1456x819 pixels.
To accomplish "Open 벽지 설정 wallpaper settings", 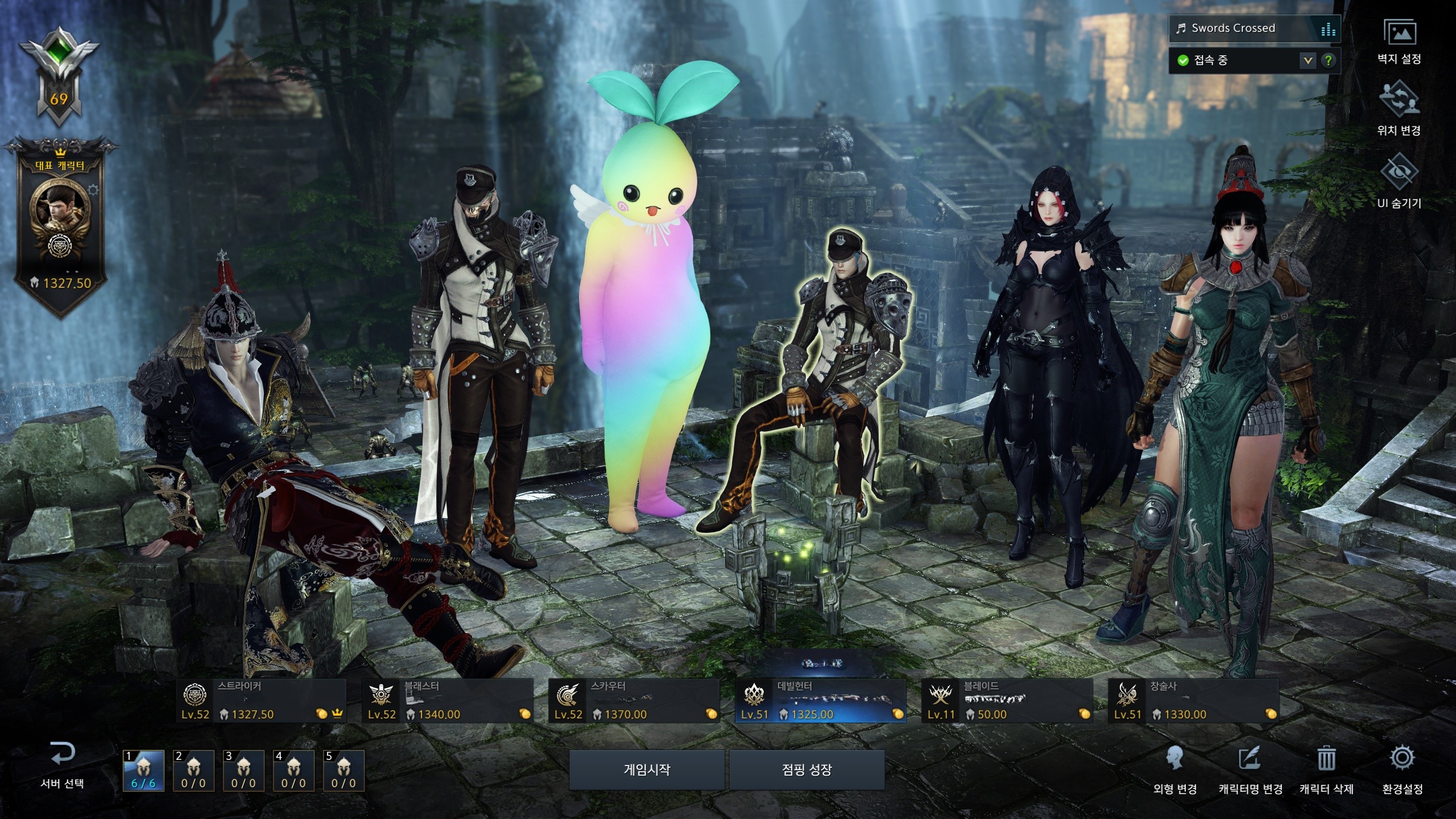I will pos(1399,42).
